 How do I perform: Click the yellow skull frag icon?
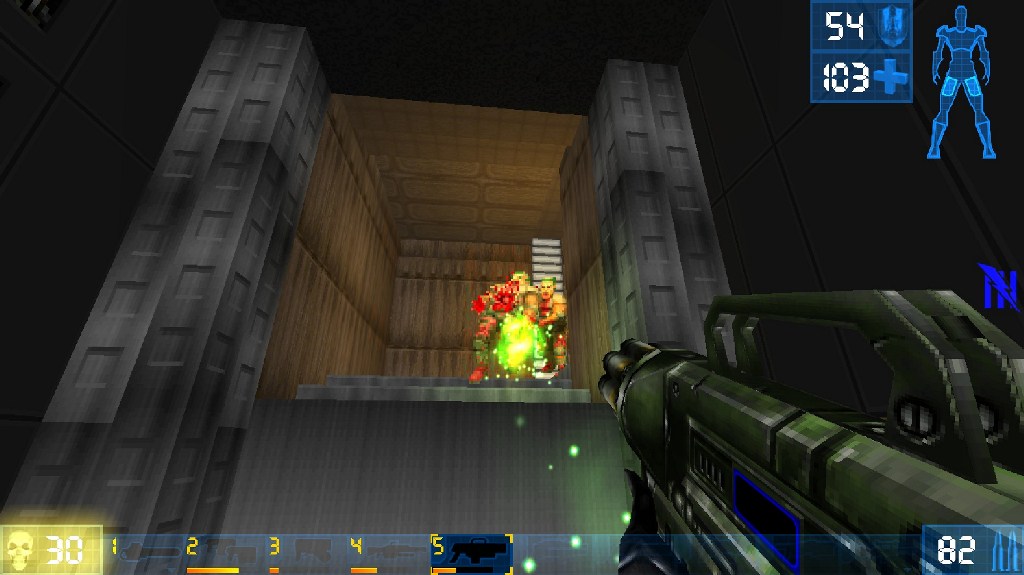(x=22, y=551)
